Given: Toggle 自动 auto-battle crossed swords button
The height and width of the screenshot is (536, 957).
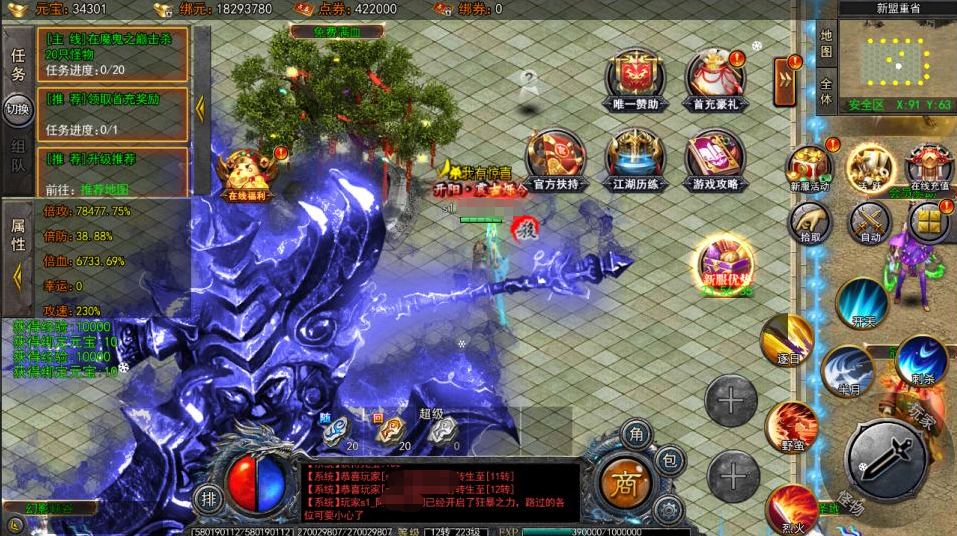Looking at the screenshot, I should tap(869, 223).
